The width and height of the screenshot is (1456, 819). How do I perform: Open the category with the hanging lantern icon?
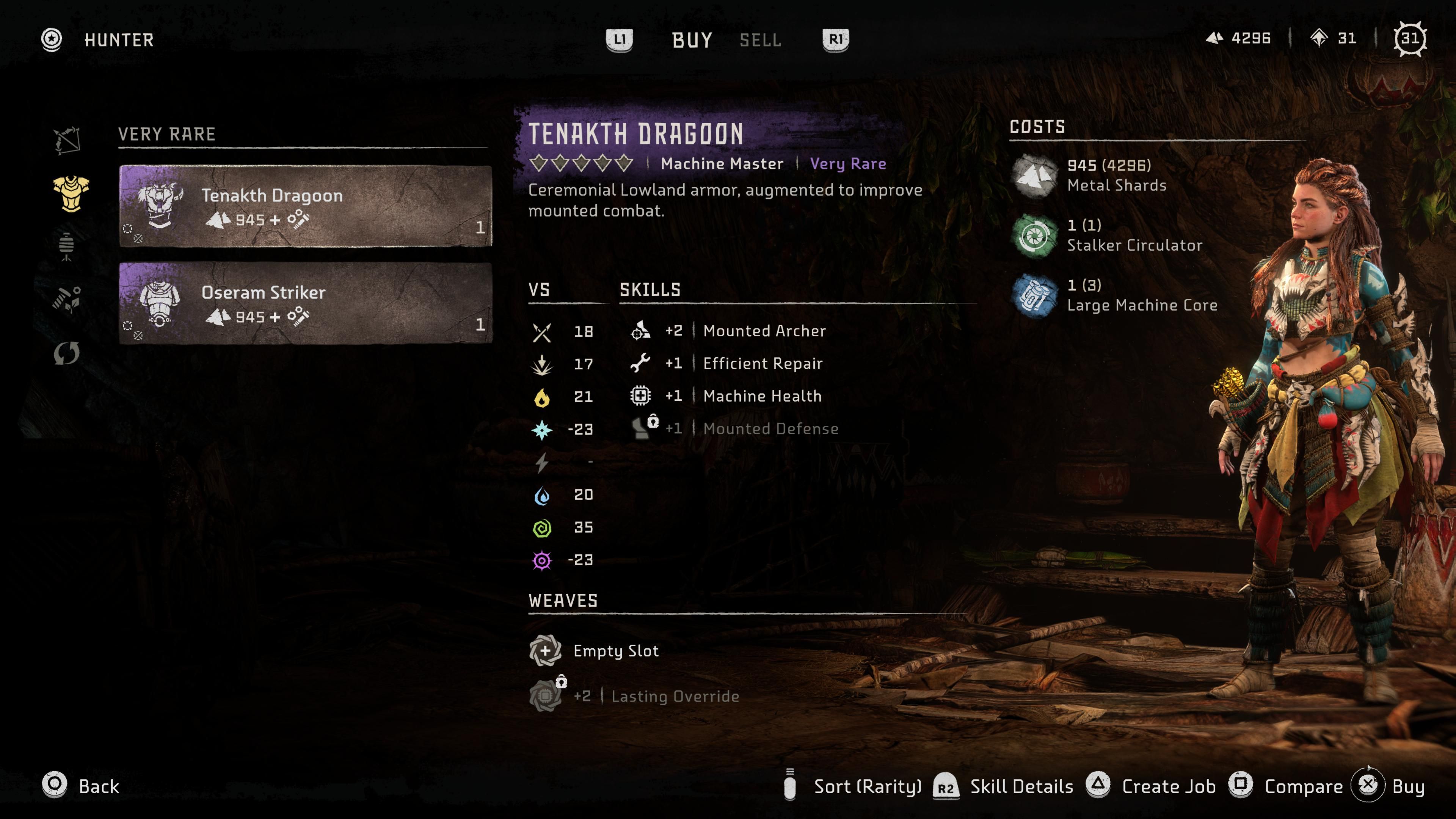pyautogui.click(x=67, y=246)
